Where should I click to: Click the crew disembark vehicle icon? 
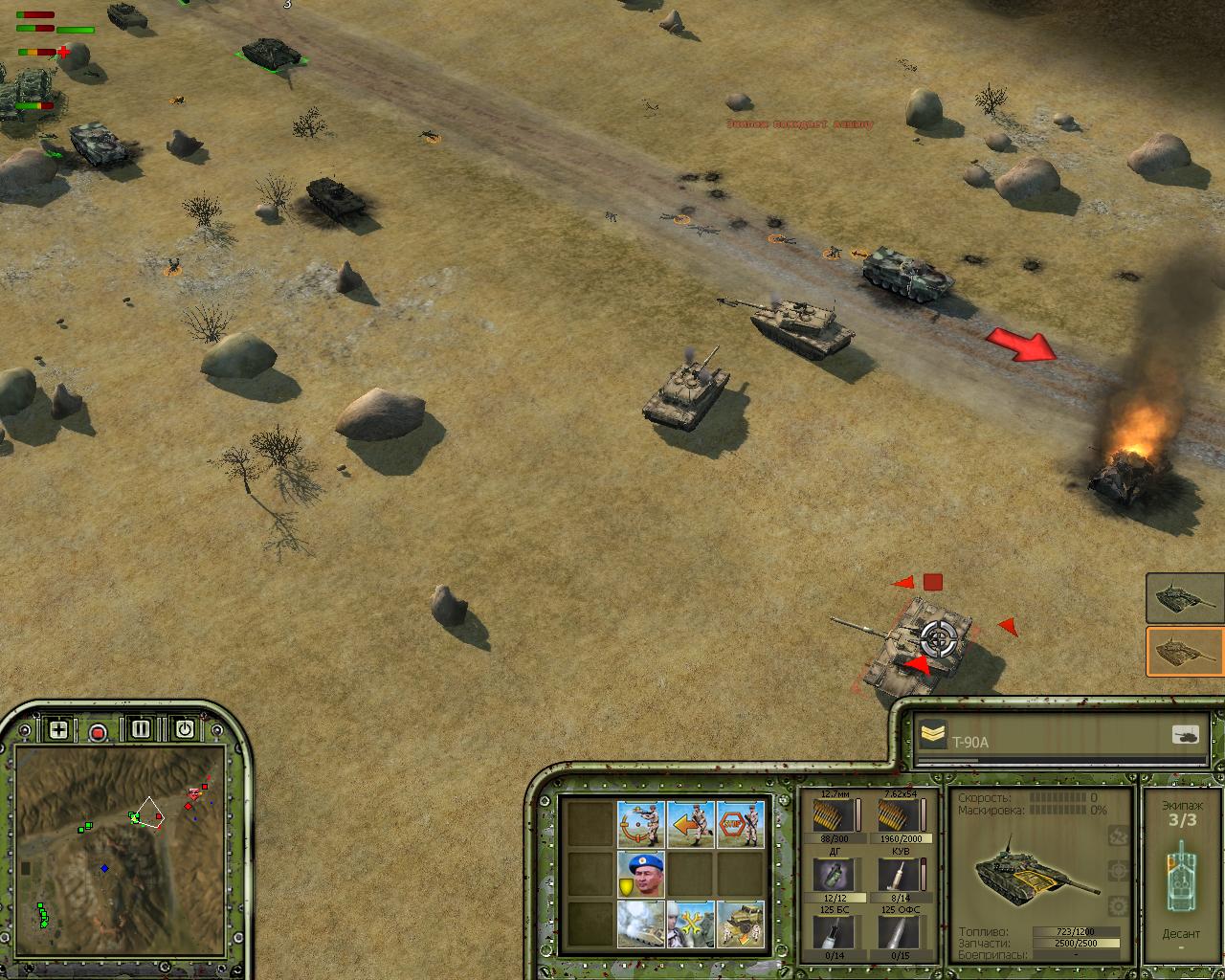tap(741, 924)
